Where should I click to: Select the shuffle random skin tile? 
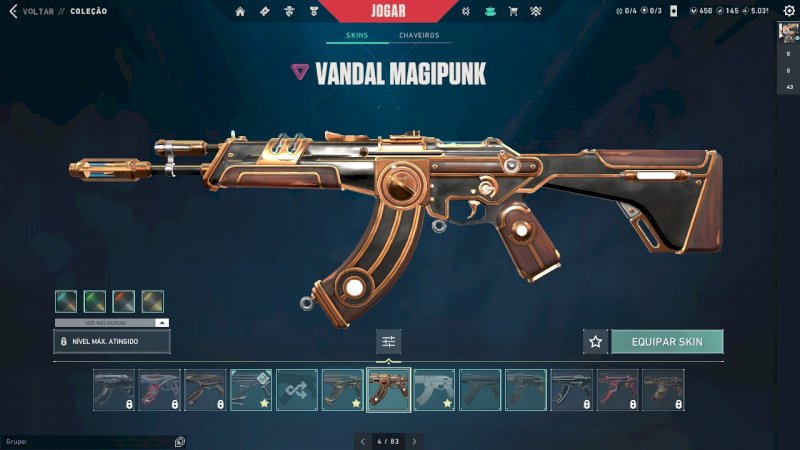click(297, 390)
